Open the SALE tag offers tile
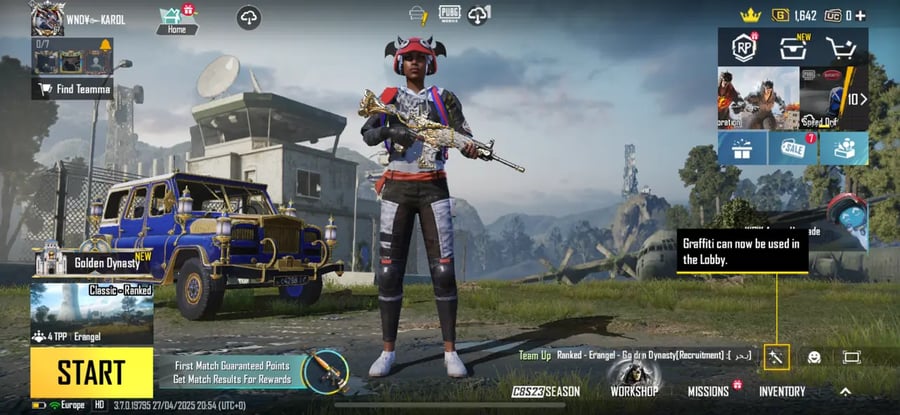900x415 pixels. (793, 148)
